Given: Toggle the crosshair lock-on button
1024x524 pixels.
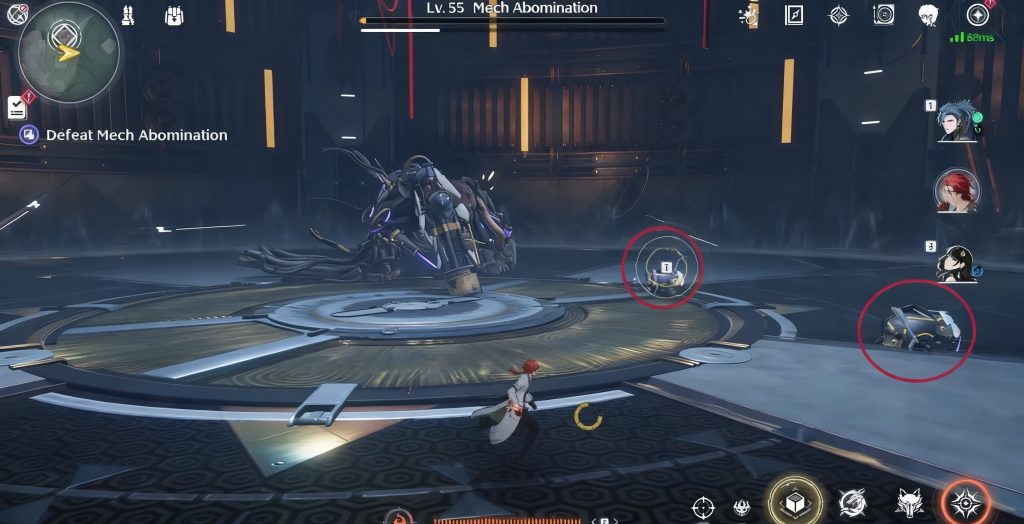Looking at the screenshot, I should point(703,506).
